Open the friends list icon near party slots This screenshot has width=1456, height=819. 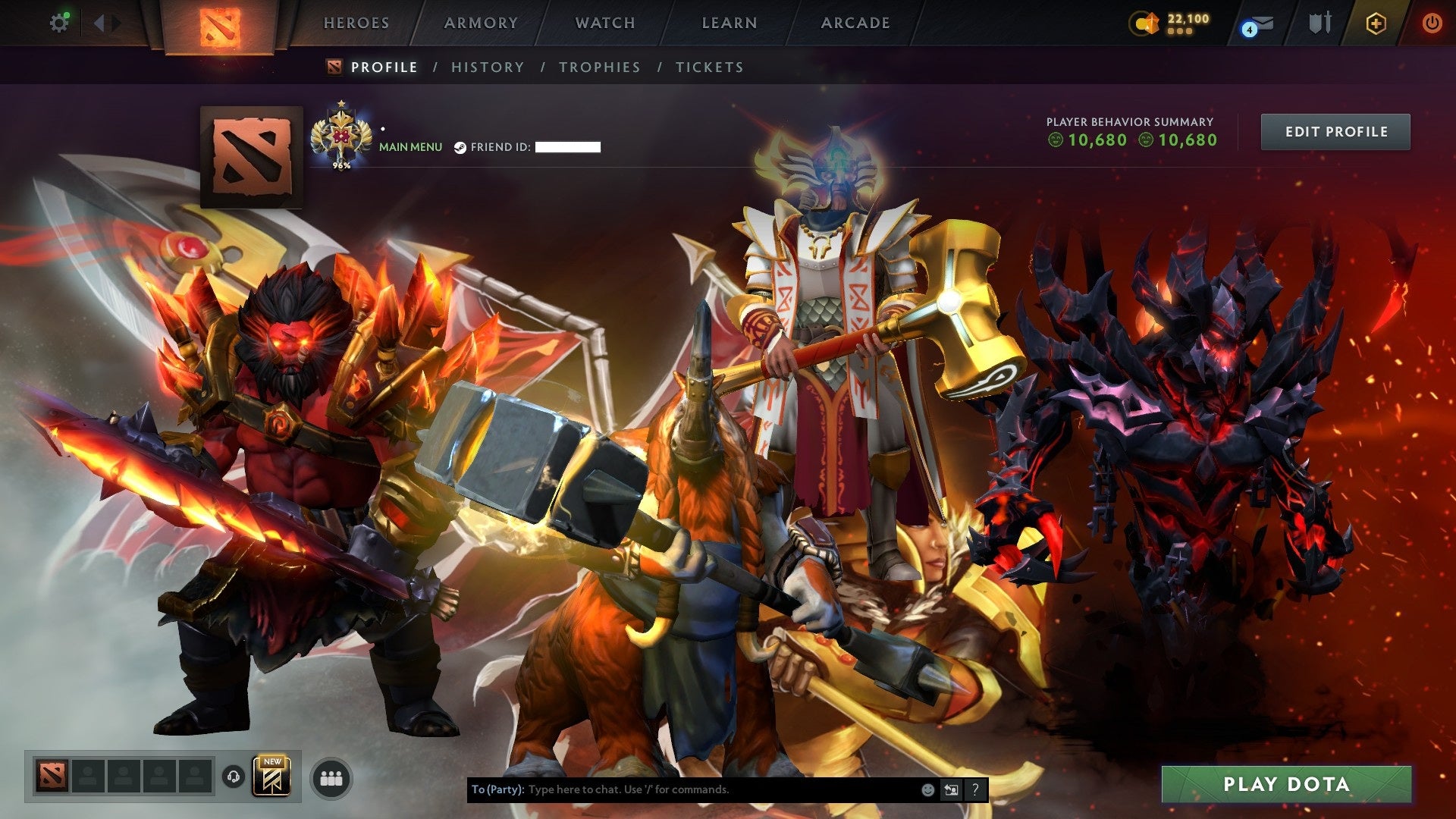(x=331, y=777)
